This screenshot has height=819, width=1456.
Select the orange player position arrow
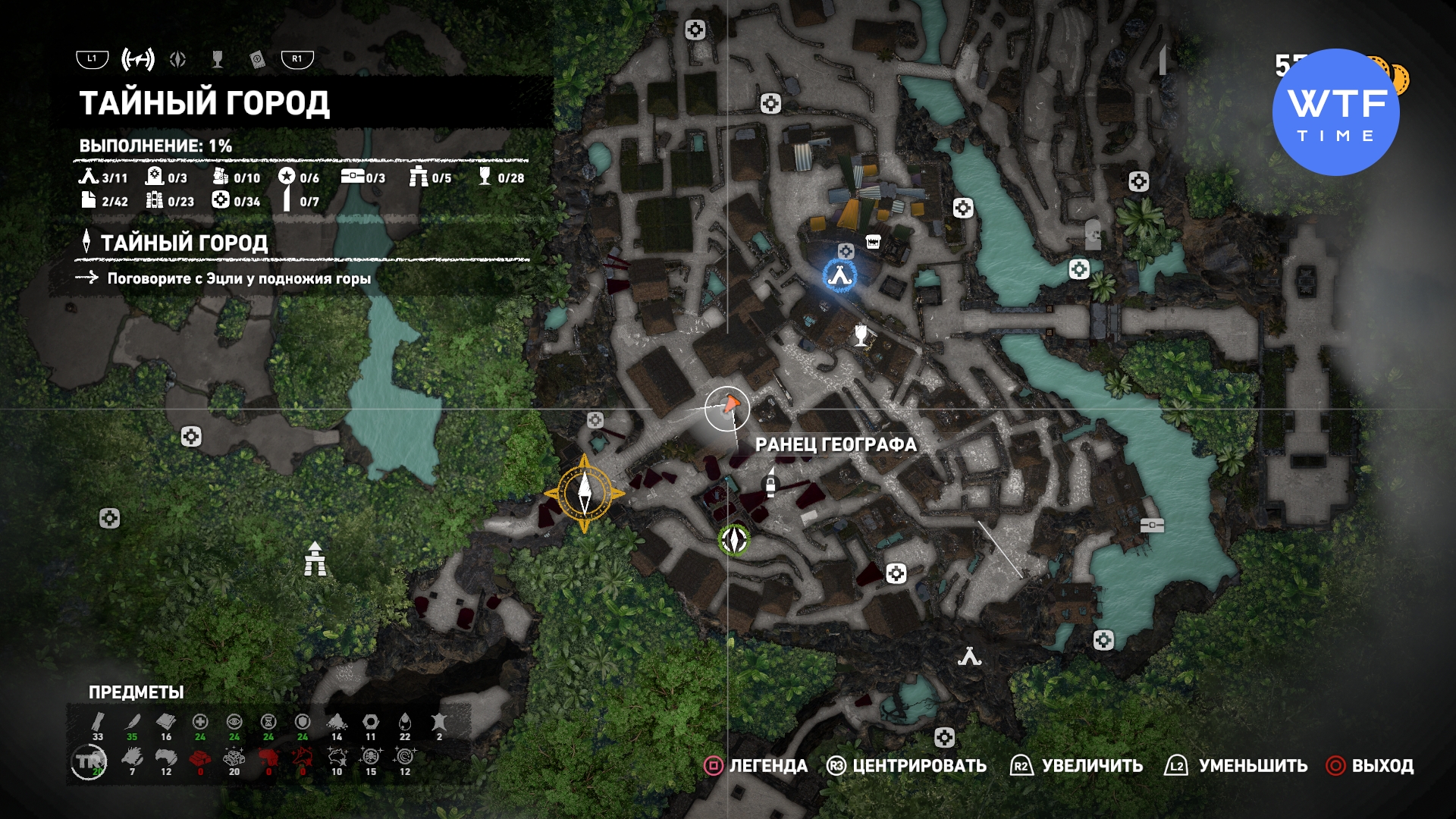point(730,404)
